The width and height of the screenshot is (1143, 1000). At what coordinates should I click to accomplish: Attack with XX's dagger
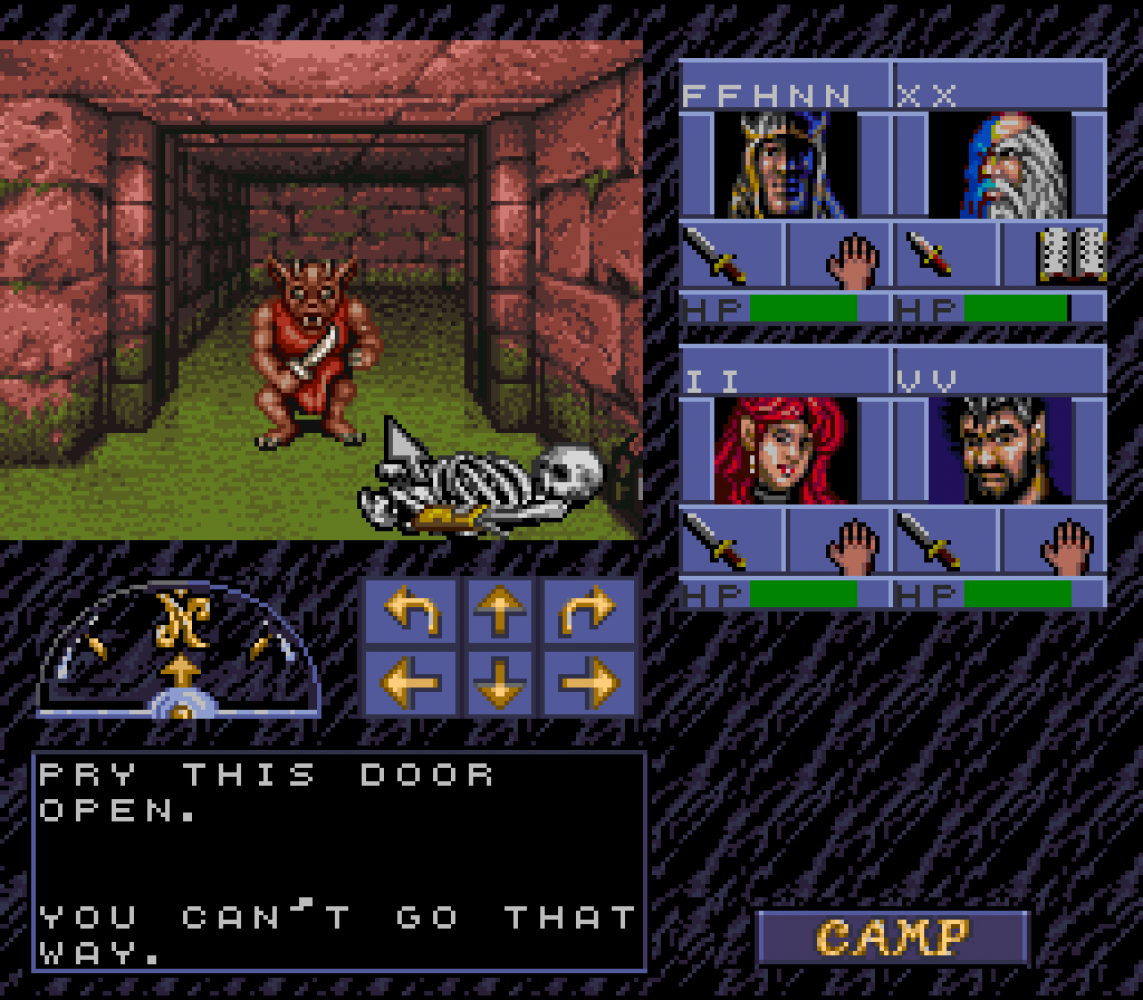coord(945,256)
